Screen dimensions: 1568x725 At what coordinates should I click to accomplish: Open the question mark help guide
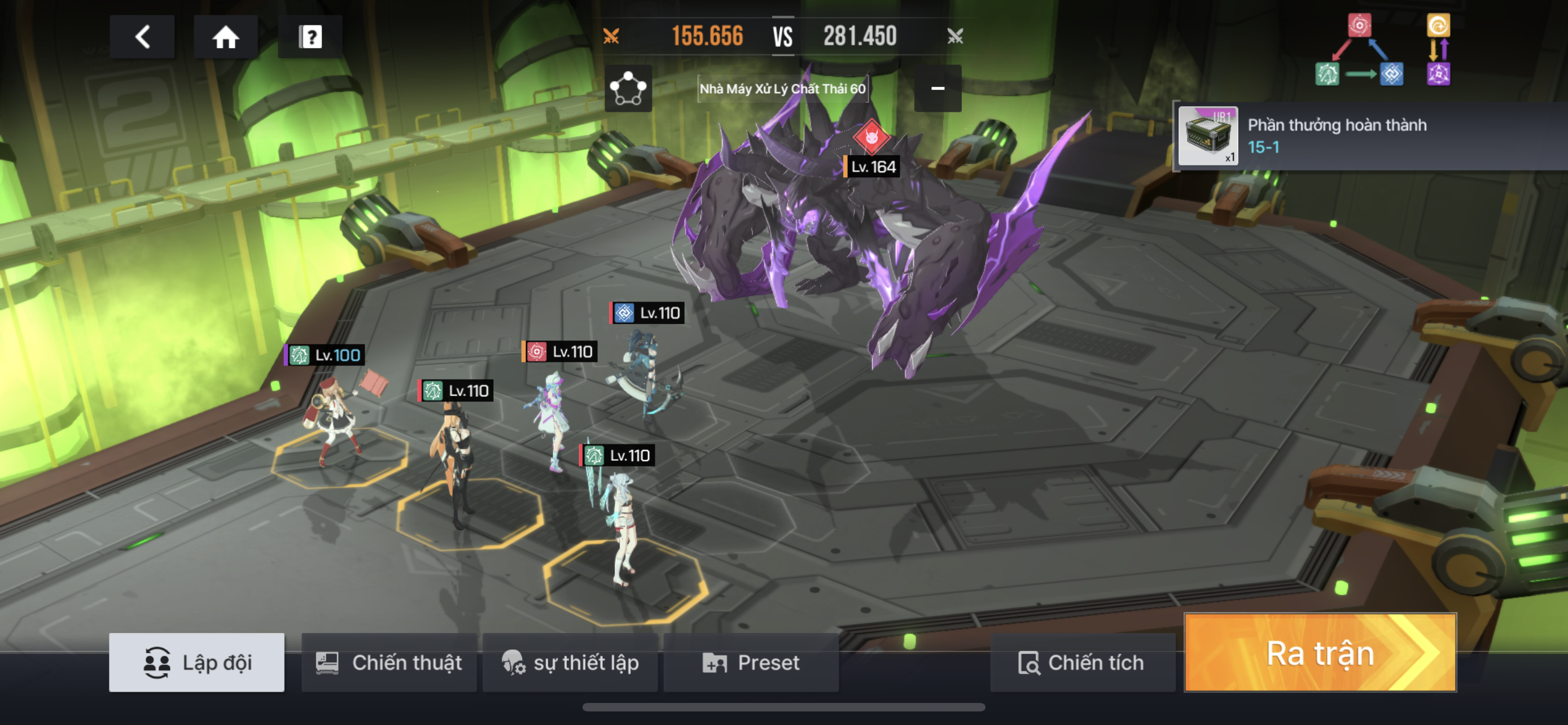(x=310, y=37)
